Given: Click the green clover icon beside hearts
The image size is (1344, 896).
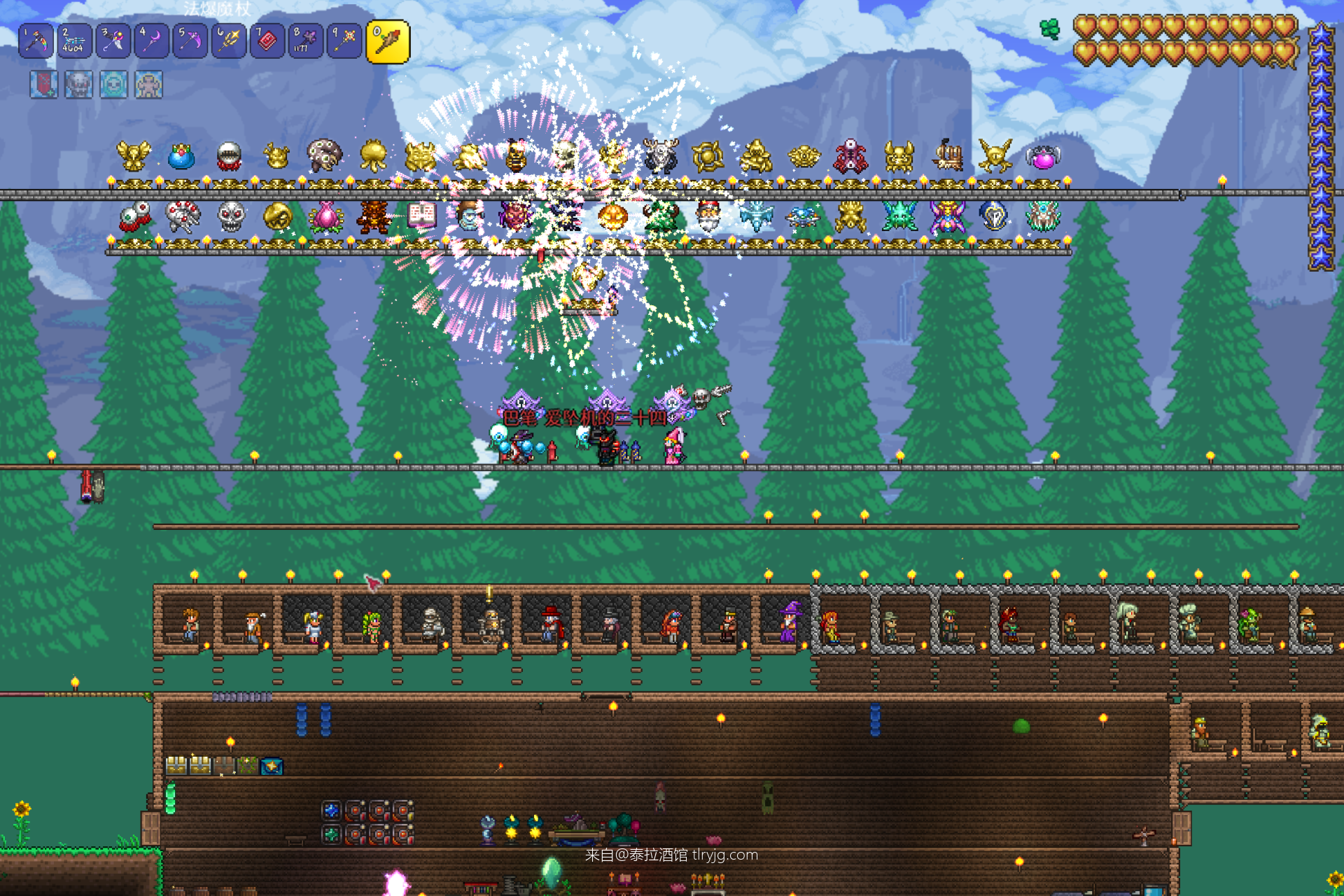Looking at the screenshot, I should pos(1049,29).
